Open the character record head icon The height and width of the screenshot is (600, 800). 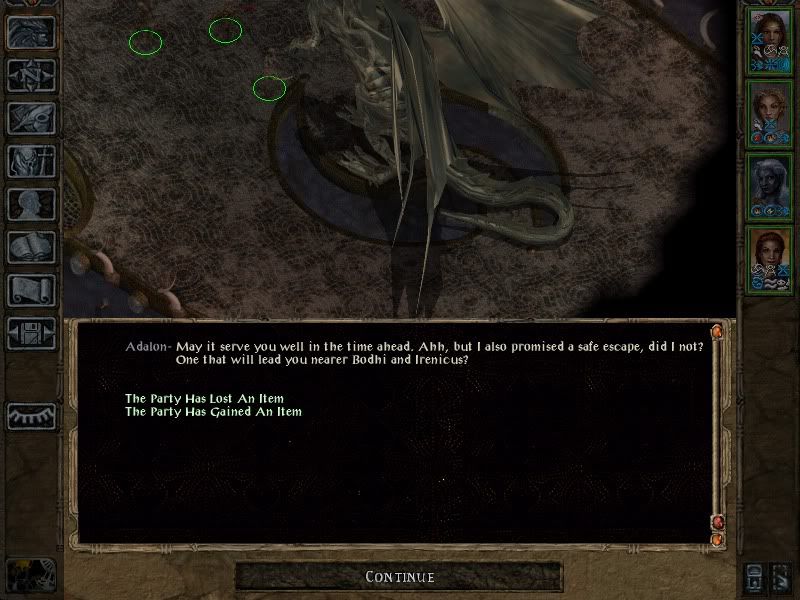tap(30, 204)
